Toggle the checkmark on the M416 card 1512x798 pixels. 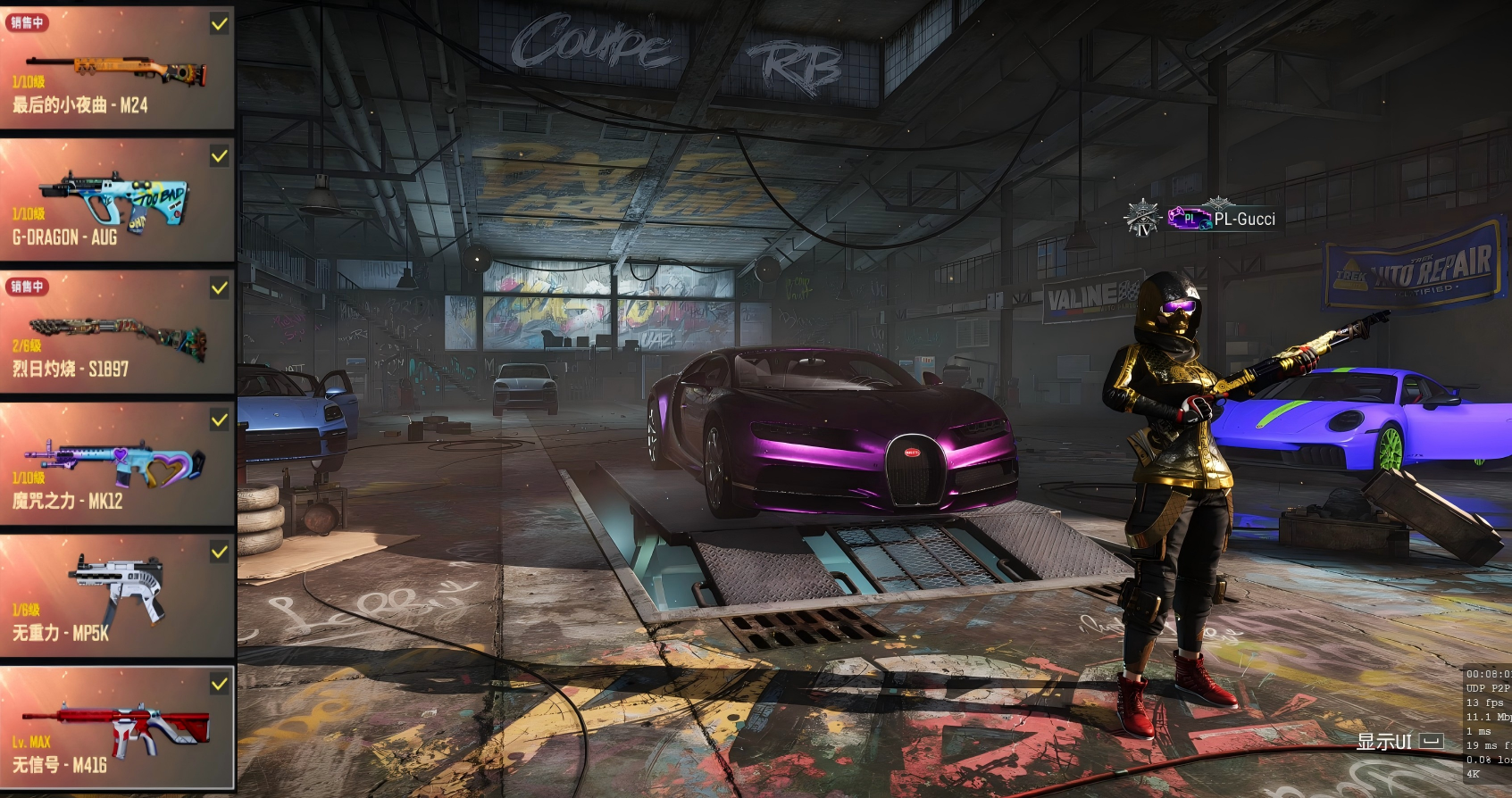219,684
